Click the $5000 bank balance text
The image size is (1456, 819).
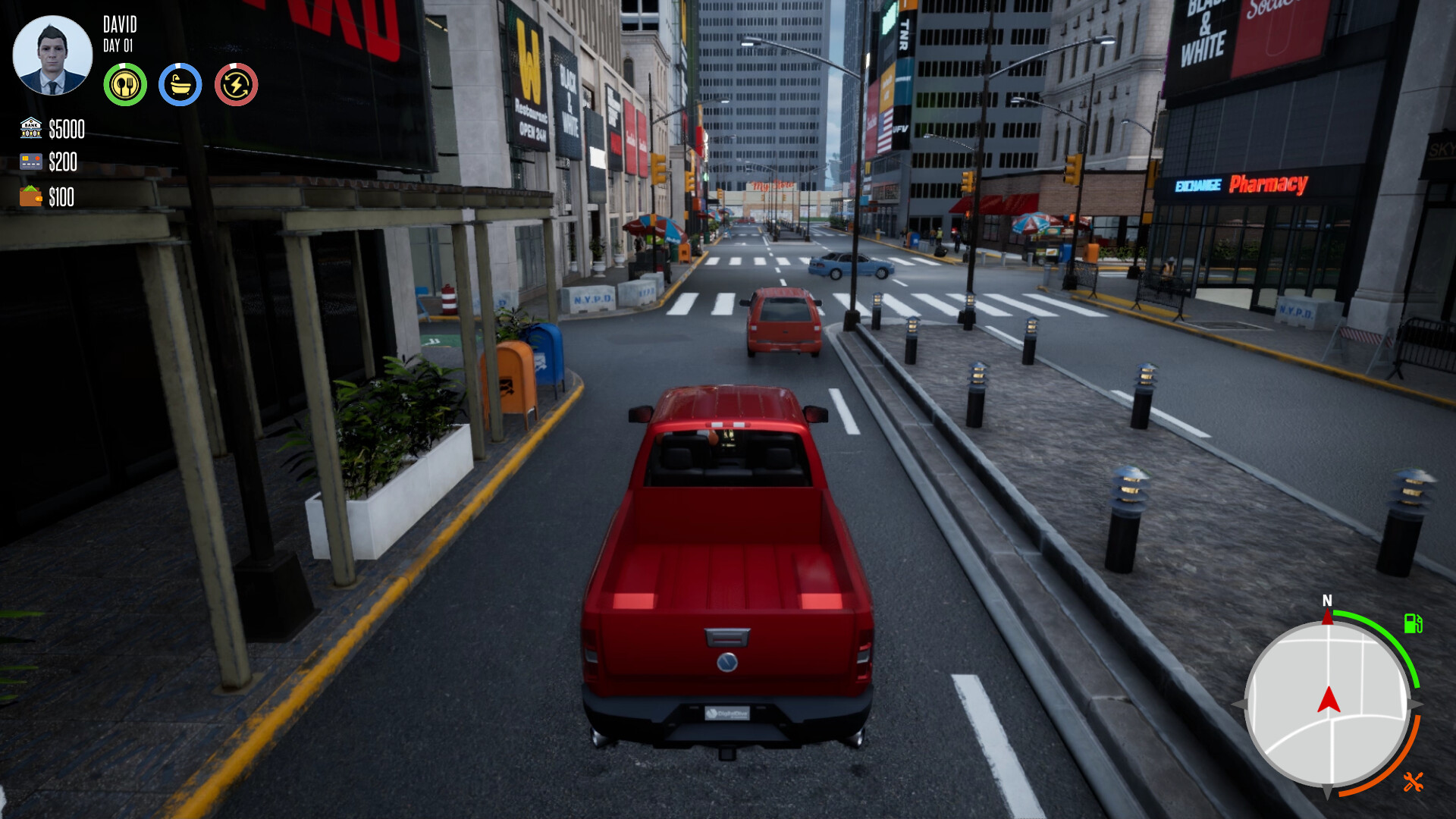[x=66, y=130]
